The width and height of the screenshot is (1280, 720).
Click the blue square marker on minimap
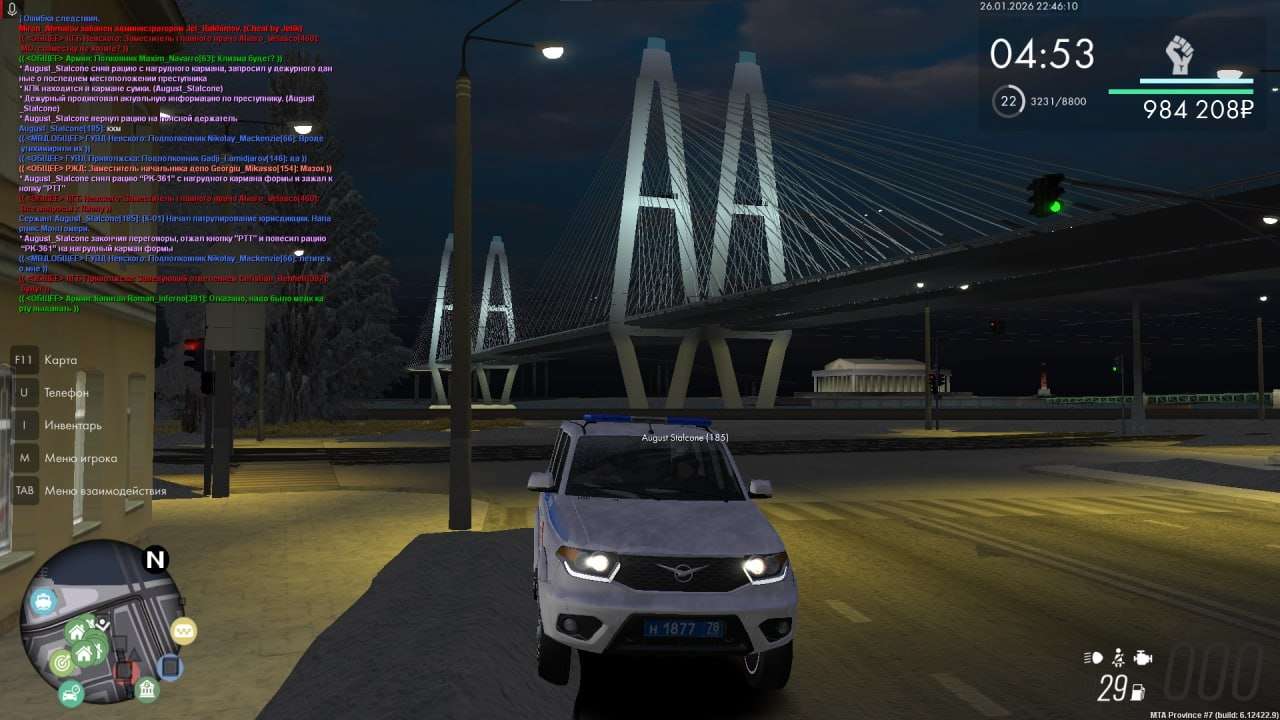[x=170, y=666]
